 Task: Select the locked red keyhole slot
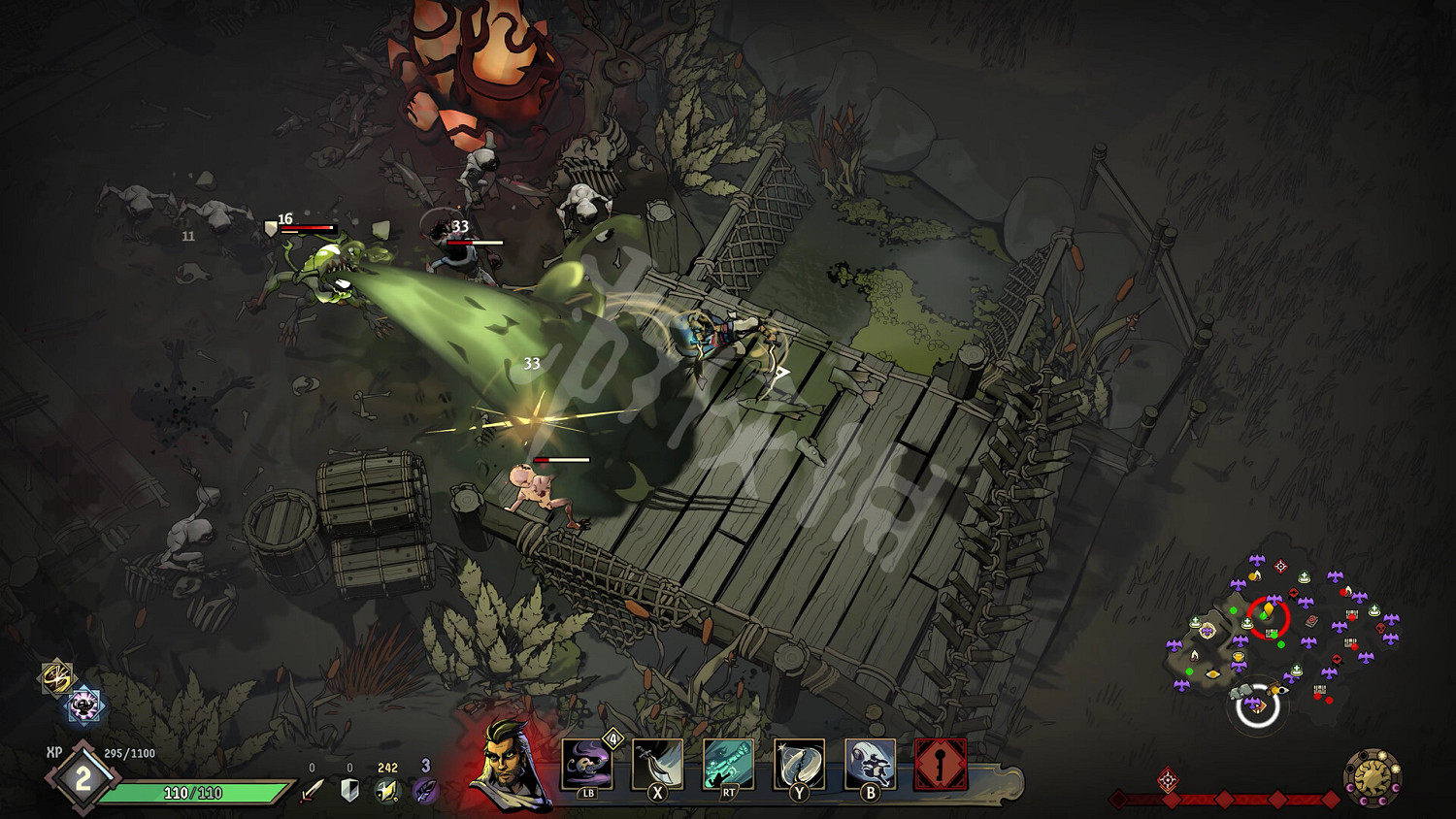(x=941, y=765)
